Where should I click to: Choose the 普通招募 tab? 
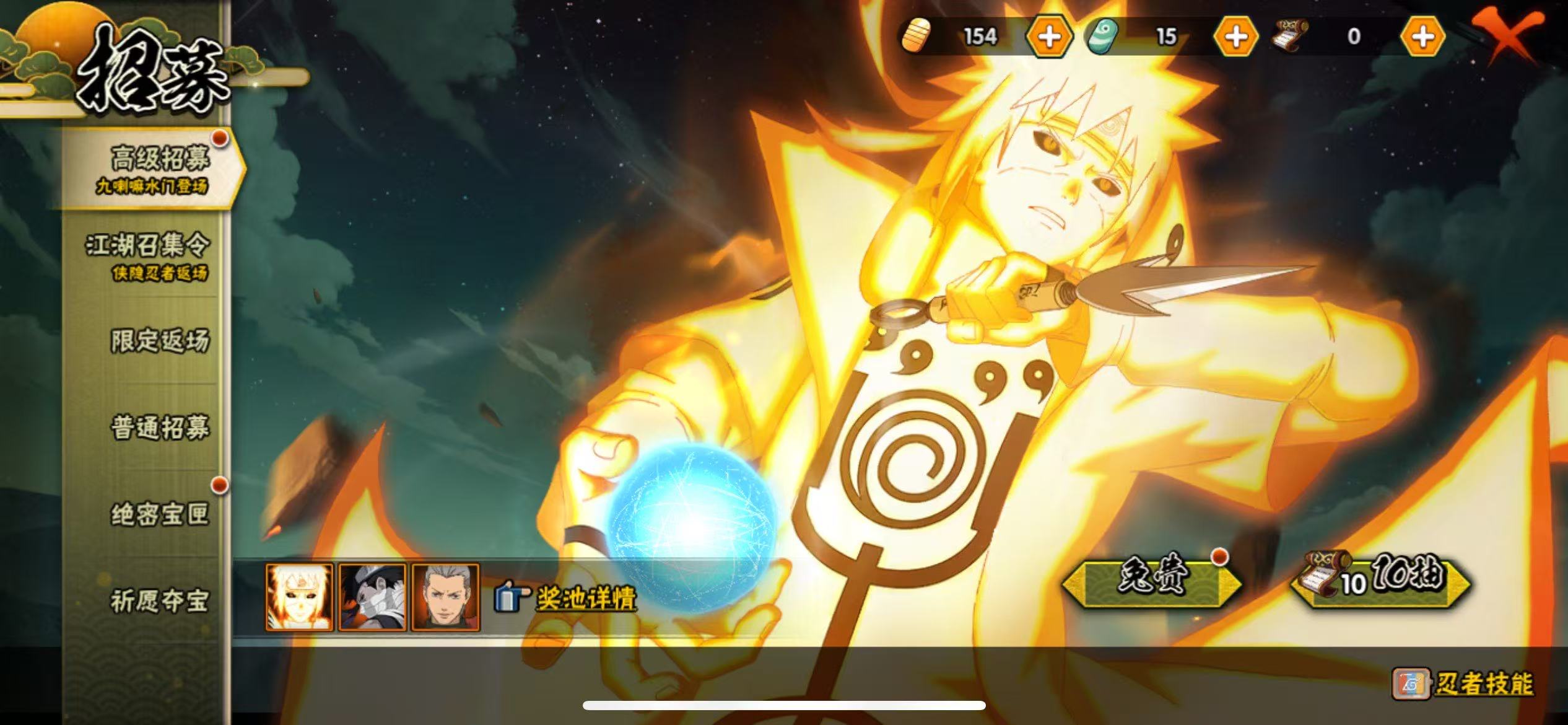(160, 428)
